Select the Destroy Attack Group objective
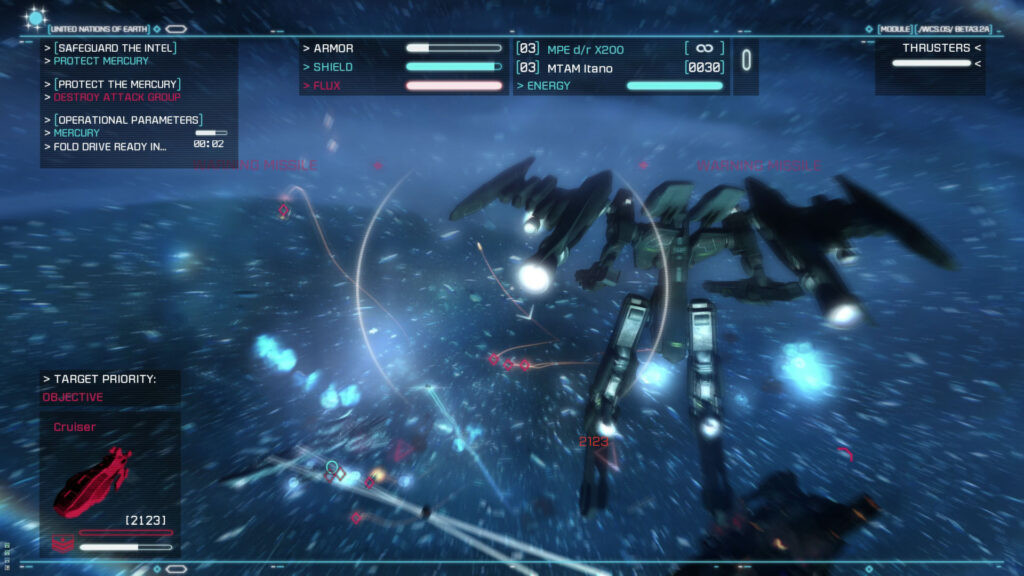1024x576 pixels. 116,97
